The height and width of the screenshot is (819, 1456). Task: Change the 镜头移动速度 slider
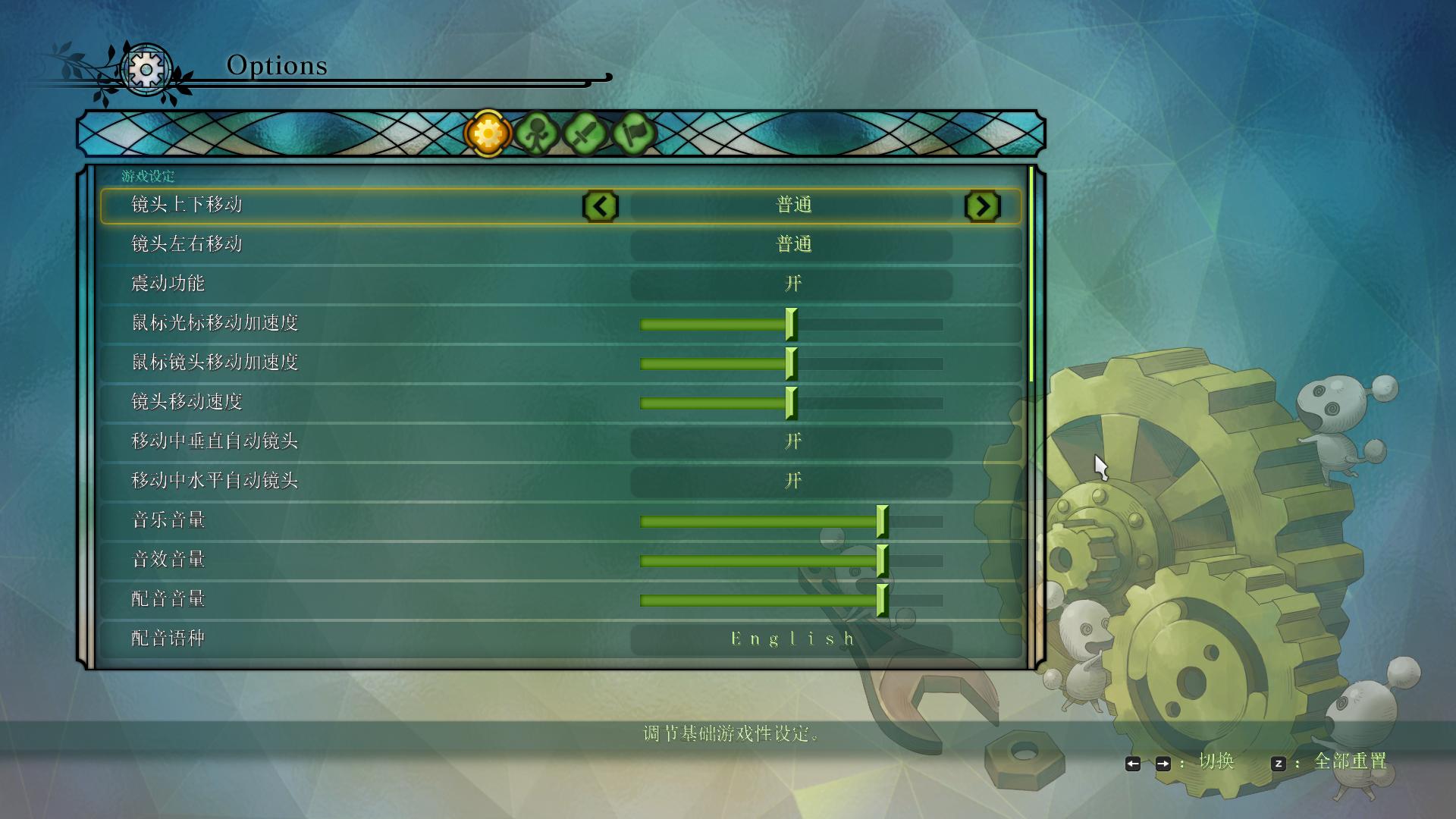791,403
